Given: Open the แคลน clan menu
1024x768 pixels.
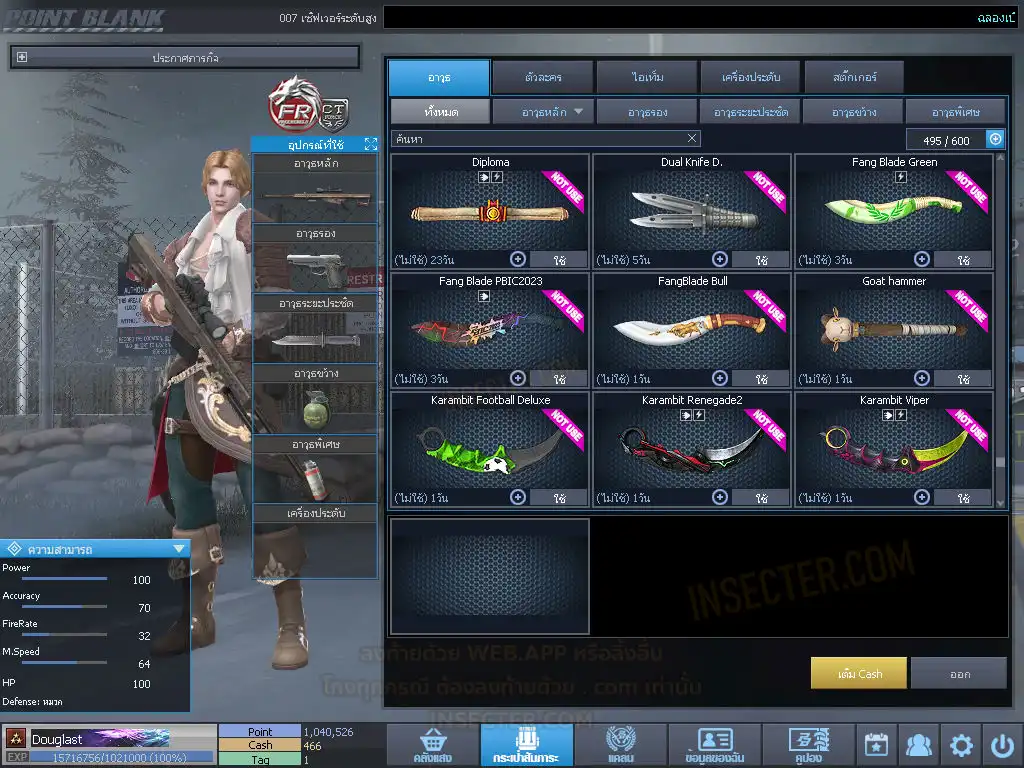Looking at the screenshot, I should click(x=620, y=746).
